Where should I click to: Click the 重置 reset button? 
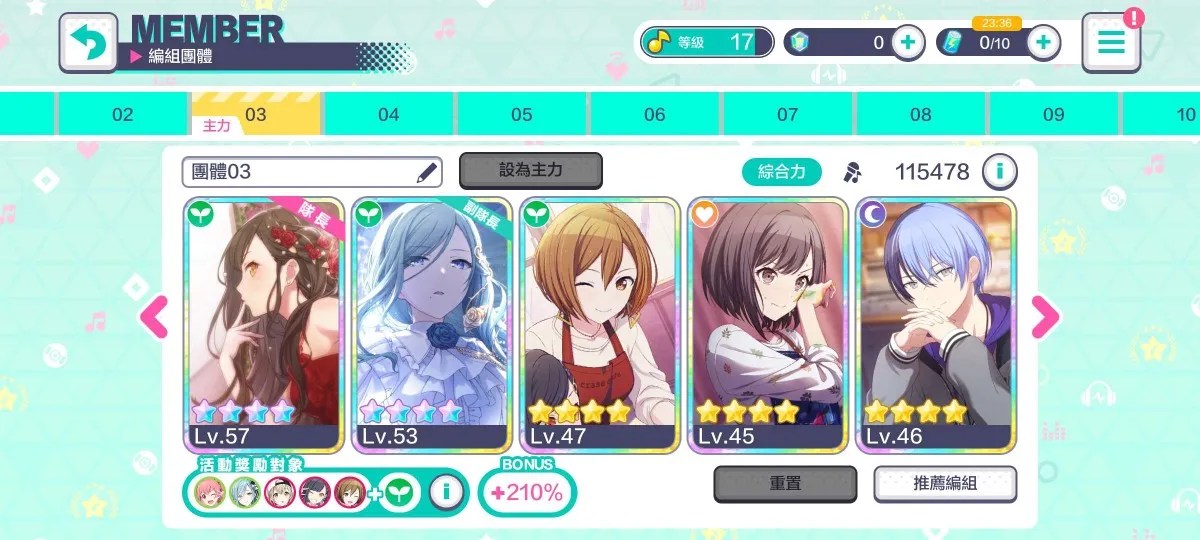pos(785,484)
